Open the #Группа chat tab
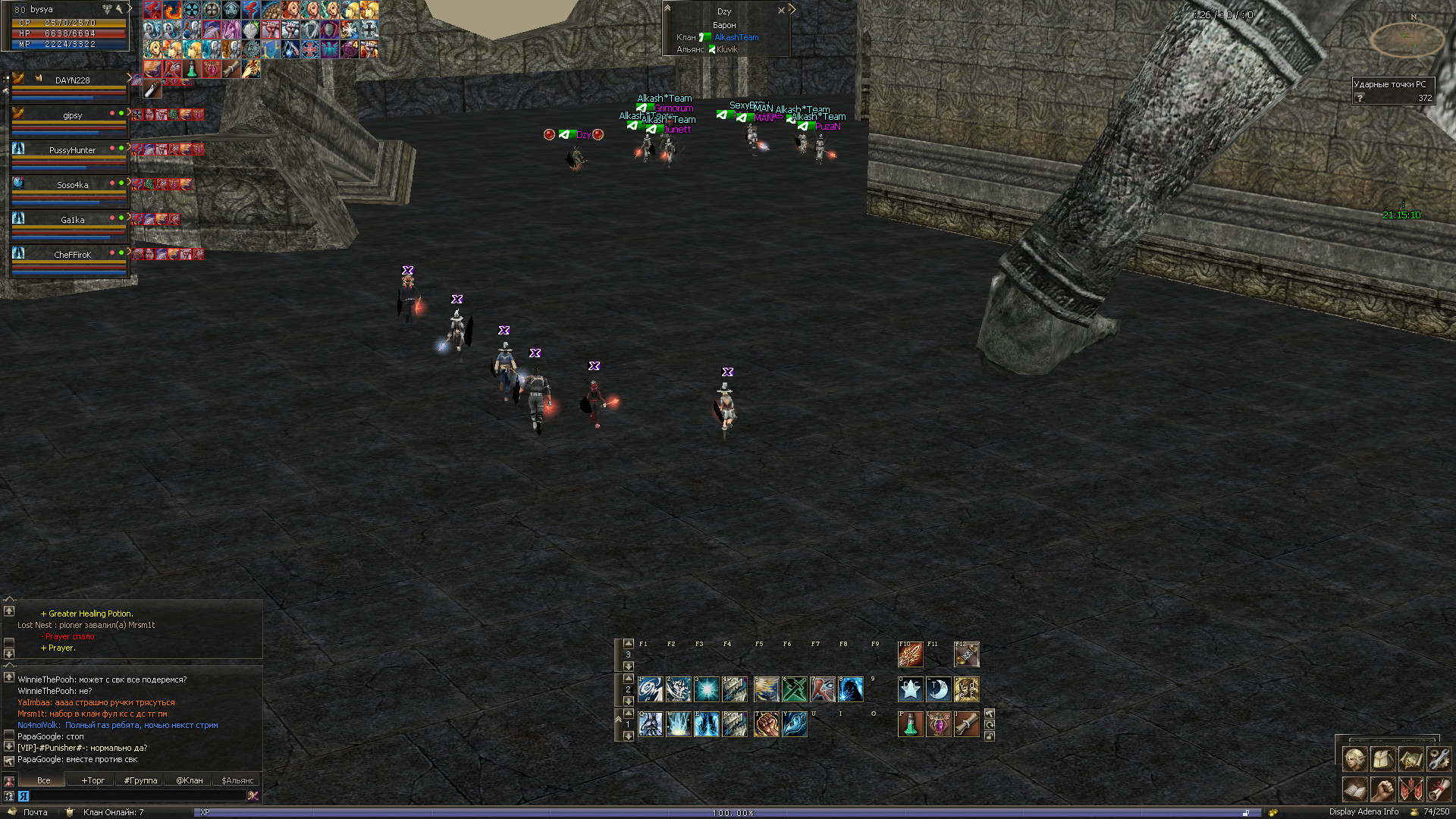 (140, 780)
